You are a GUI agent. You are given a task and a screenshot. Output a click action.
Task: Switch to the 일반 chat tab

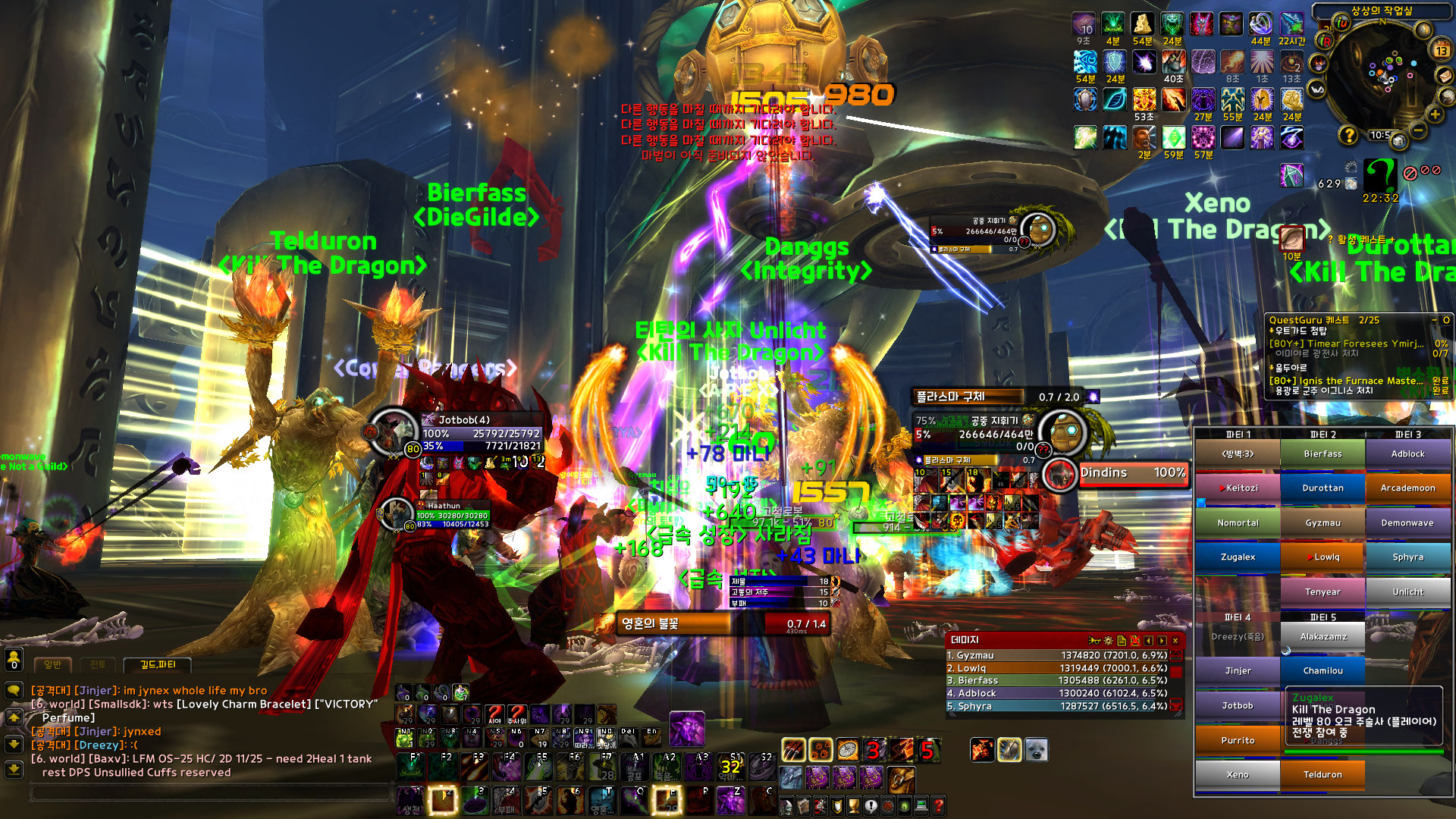pos(52,665)
